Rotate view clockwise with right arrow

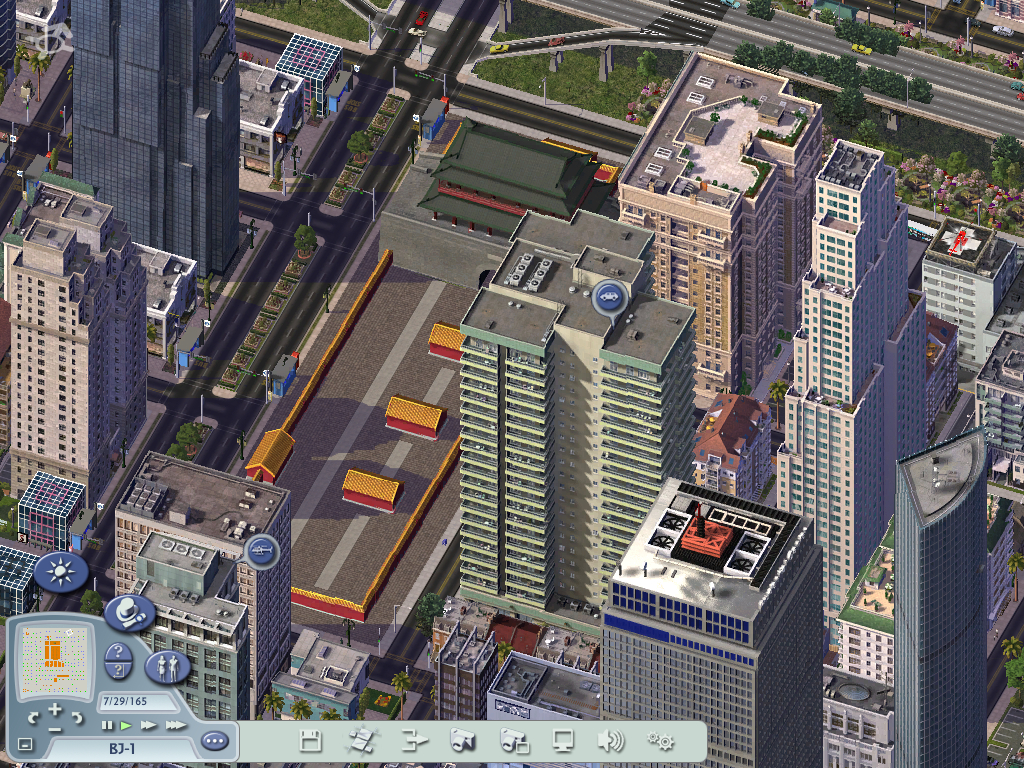click(78, 717)
